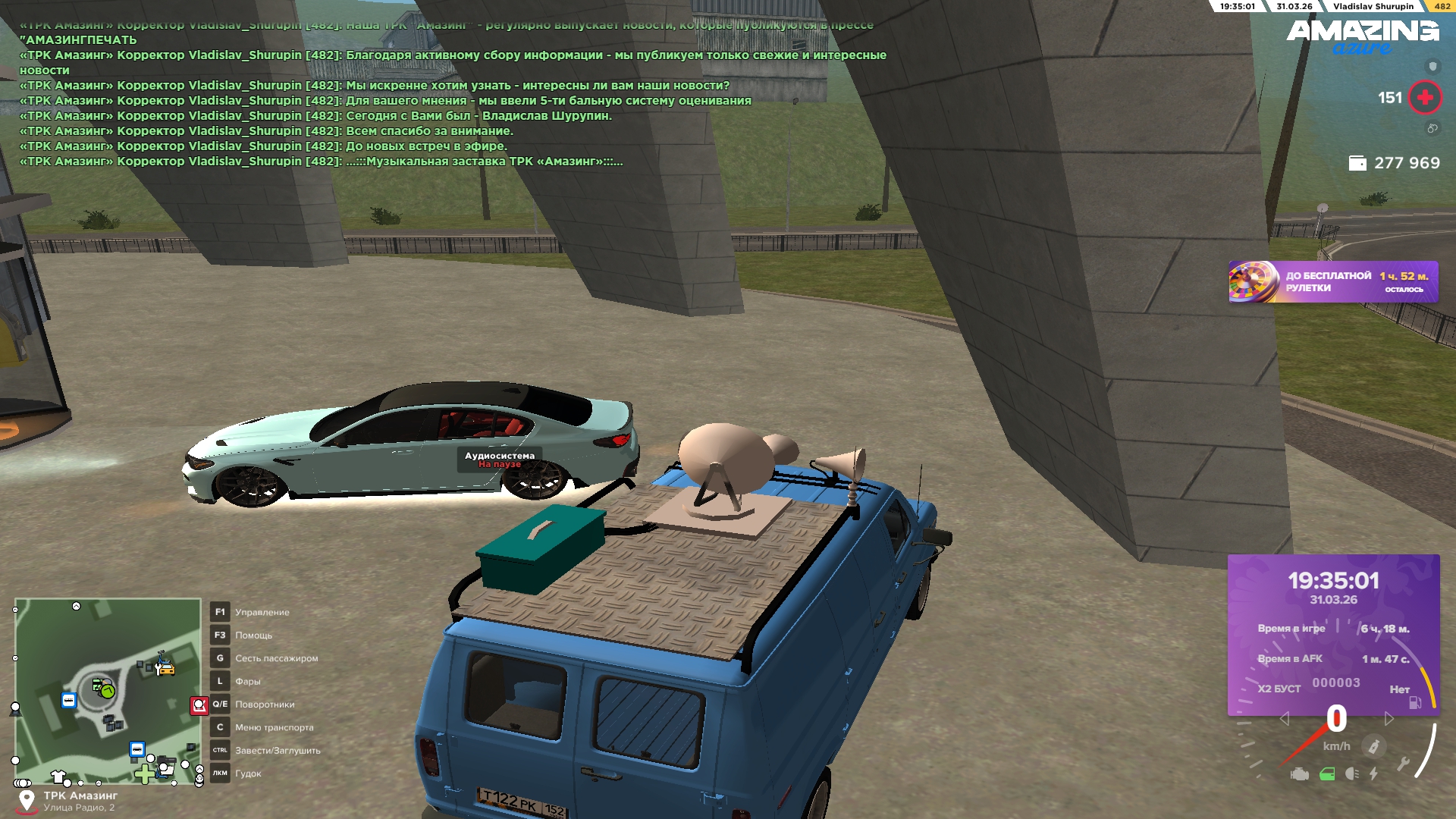Image resolution: width=1456 pixels, height=819 pixels.
Task: Click the left turn signal arrow
Action: click(x=1284, y=719)
